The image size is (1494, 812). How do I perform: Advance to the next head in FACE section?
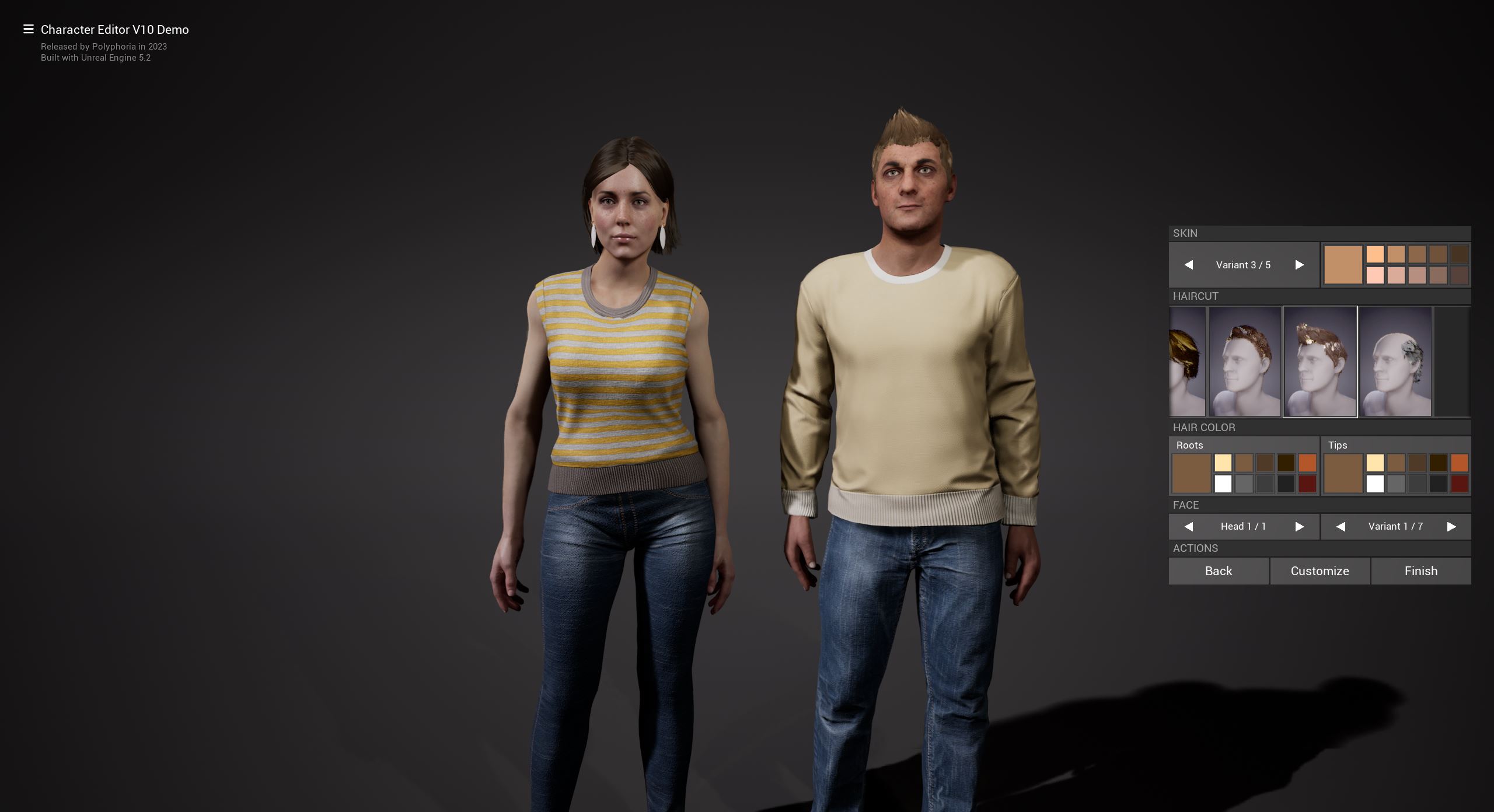[x=1300, y=526]
